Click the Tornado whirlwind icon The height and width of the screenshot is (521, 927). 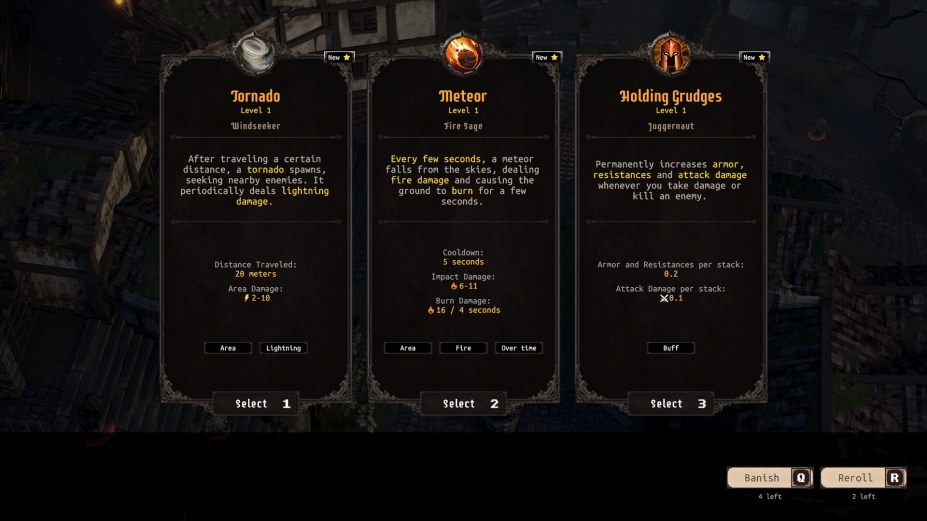pos(256,53)
